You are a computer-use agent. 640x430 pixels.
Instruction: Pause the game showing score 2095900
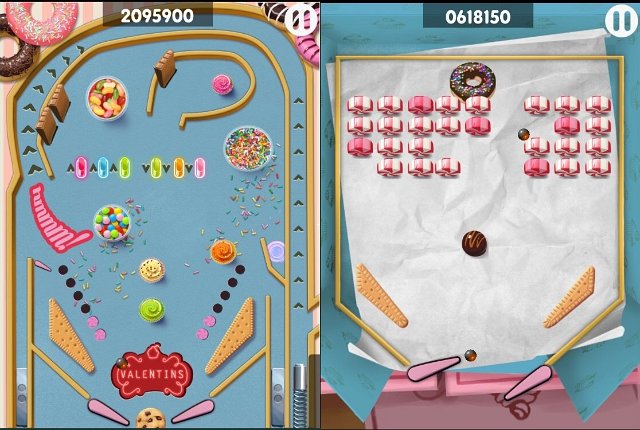point(299,18)
